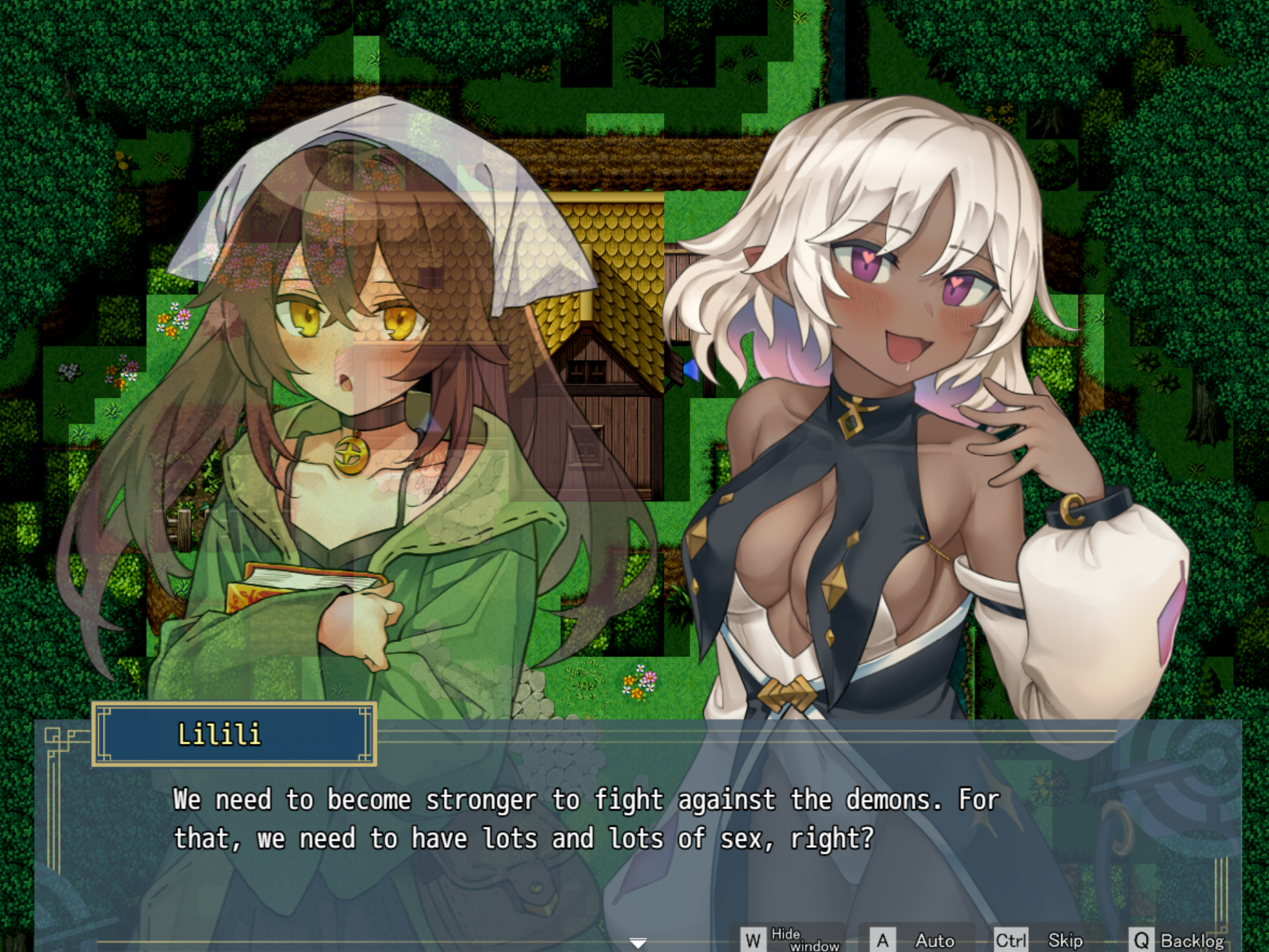Toggle Auto mode for dialogue playback
The height and width of the screenshot is (952, 1269).
click(x=936, y=940)
